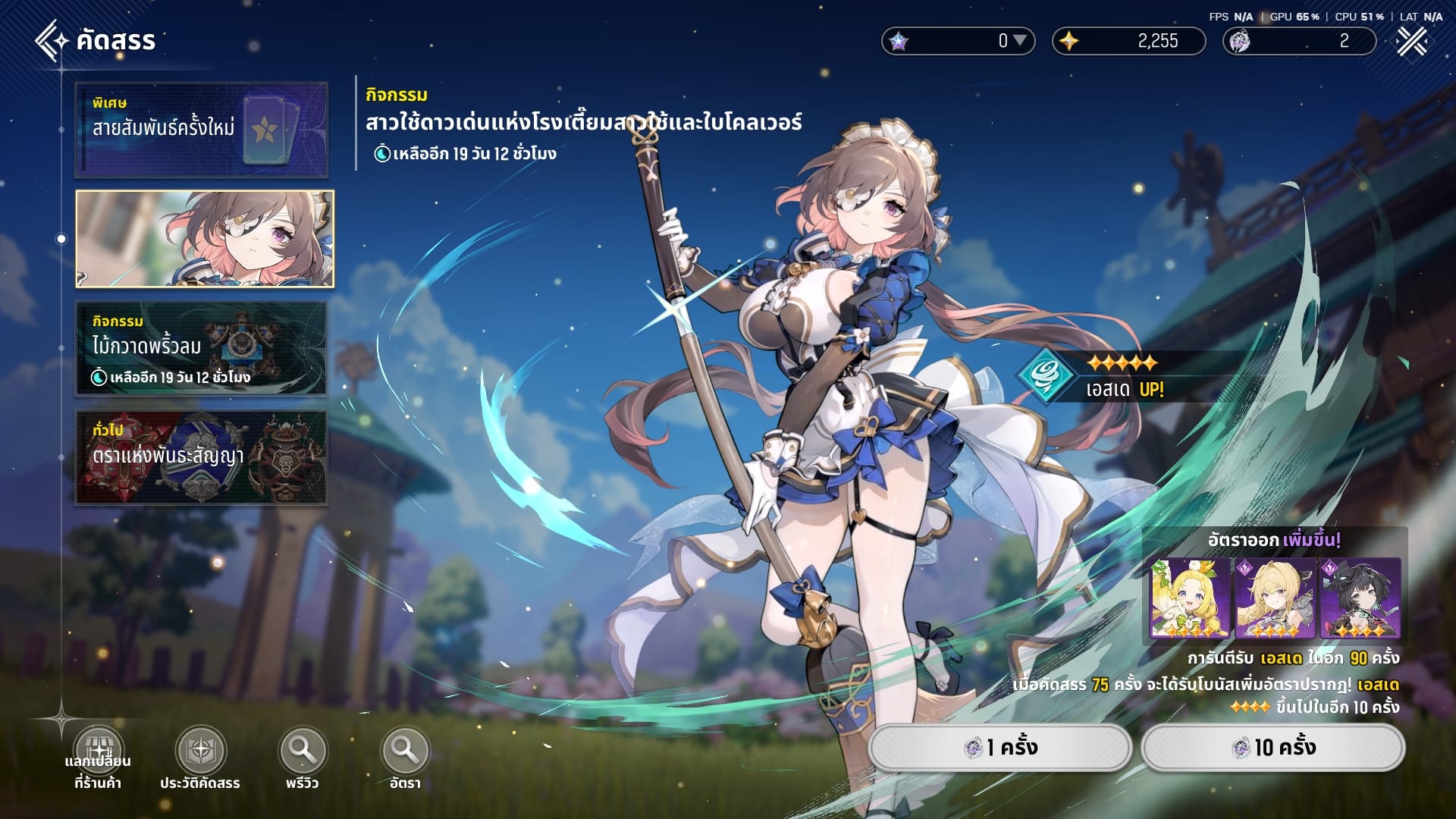Click the summon ticket counter
This screenshot has height=819, width=1456.
coord(1299,41)
